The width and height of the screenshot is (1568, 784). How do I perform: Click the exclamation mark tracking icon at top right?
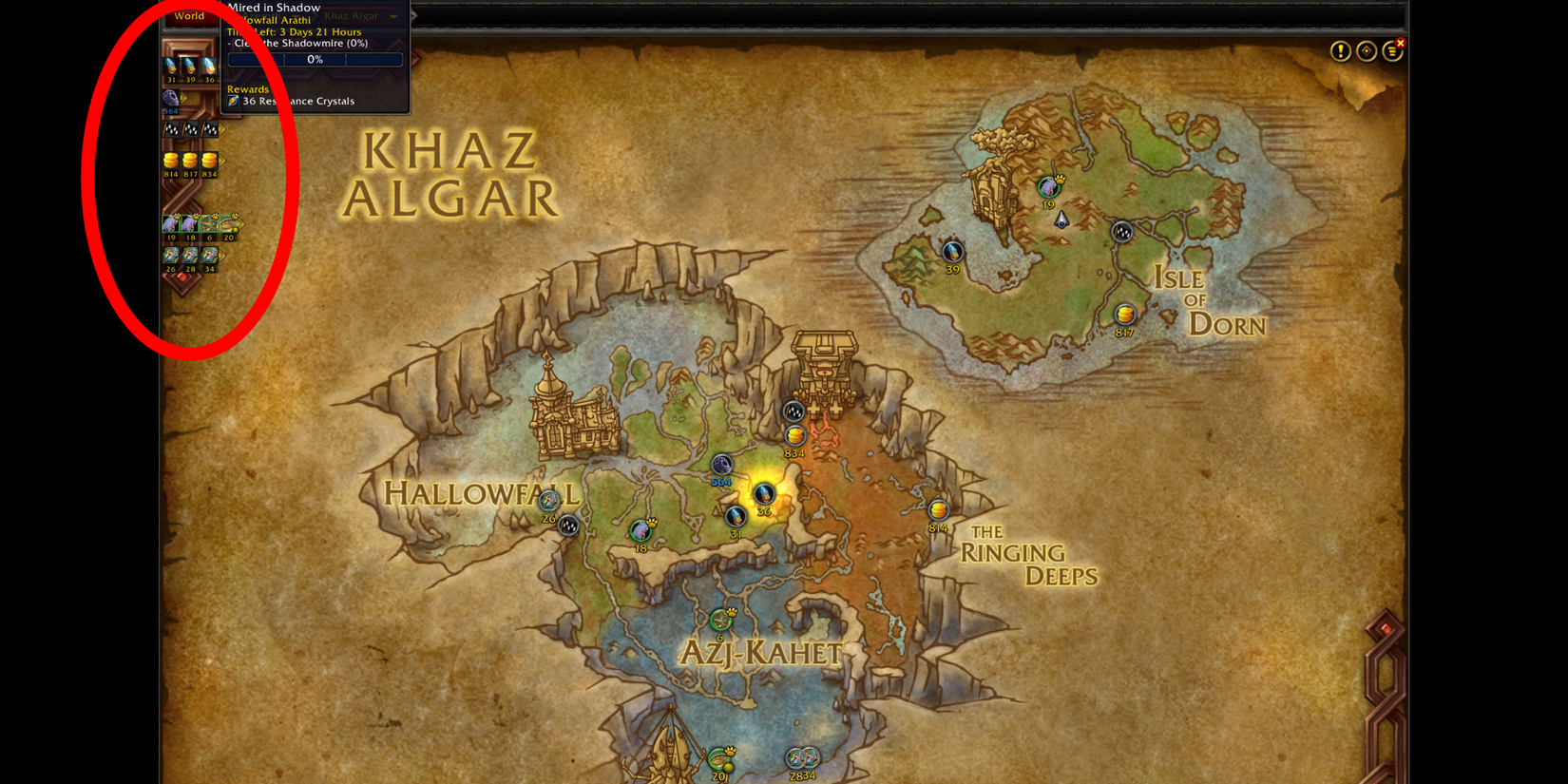click(1340, 51)
